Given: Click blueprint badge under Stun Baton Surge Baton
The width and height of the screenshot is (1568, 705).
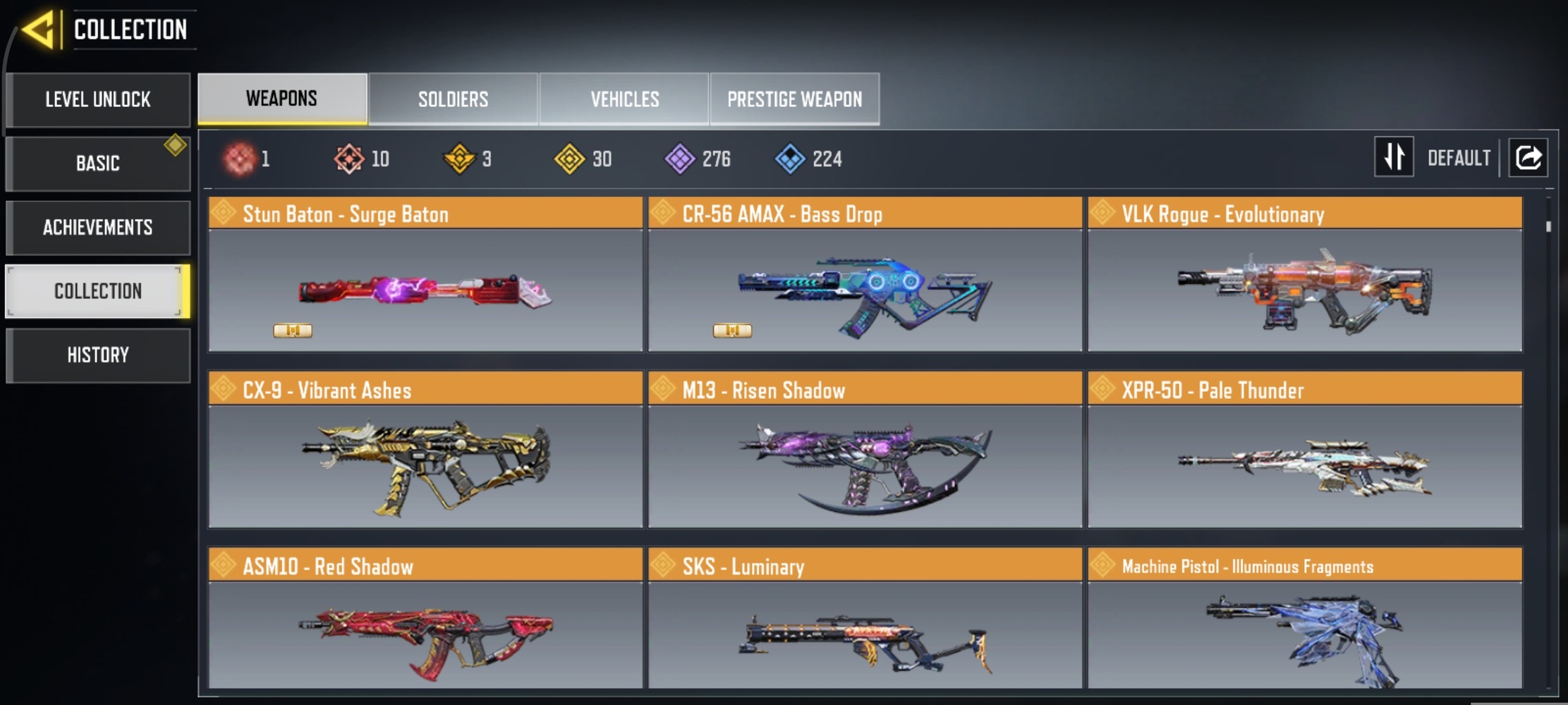Looking at the screenshot, I should coord(293,330).
